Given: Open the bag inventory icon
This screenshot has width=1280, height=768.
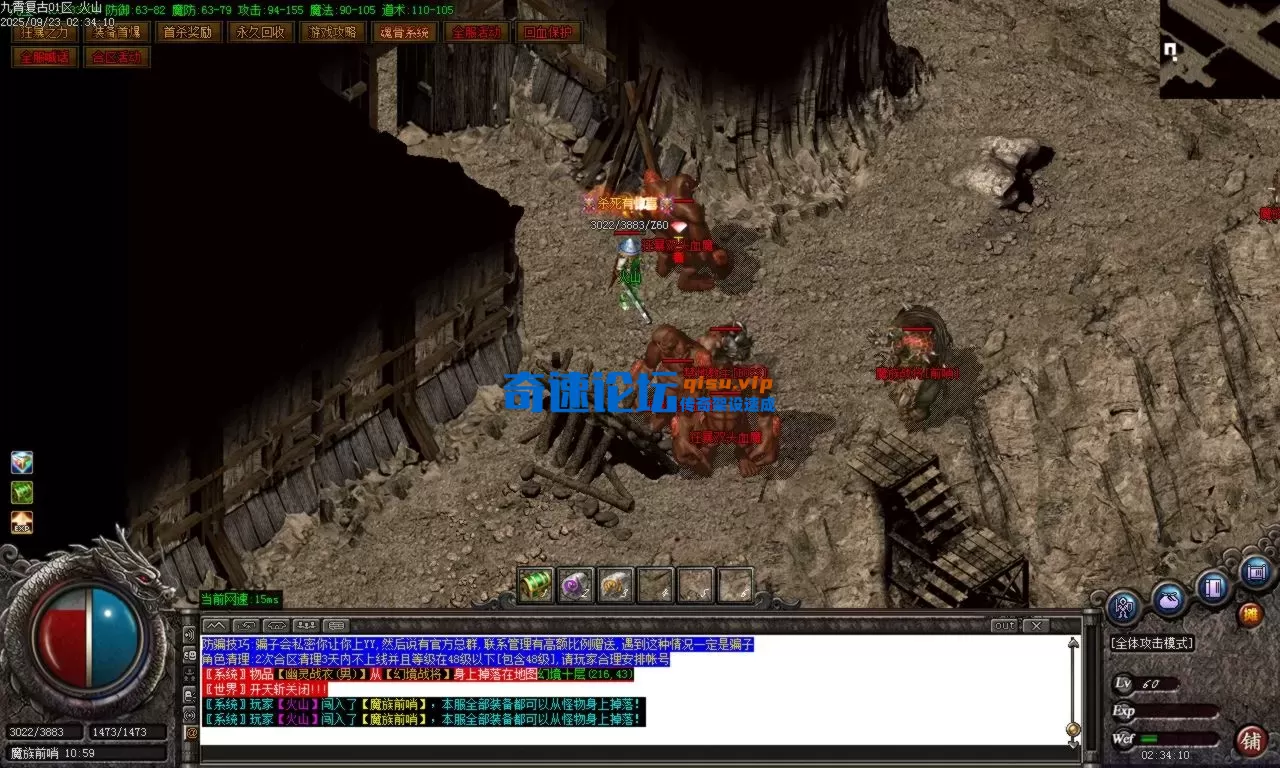Looking at the screenshot, I should click(1167, 598).
